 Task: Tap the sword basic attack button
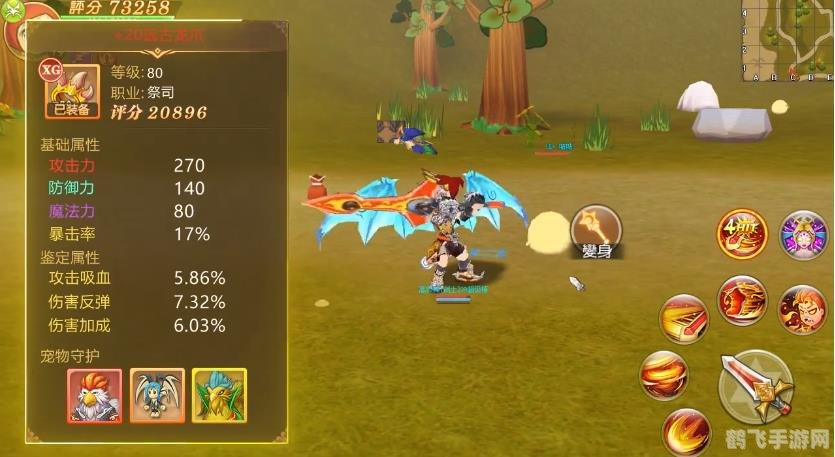pos(756,387)
